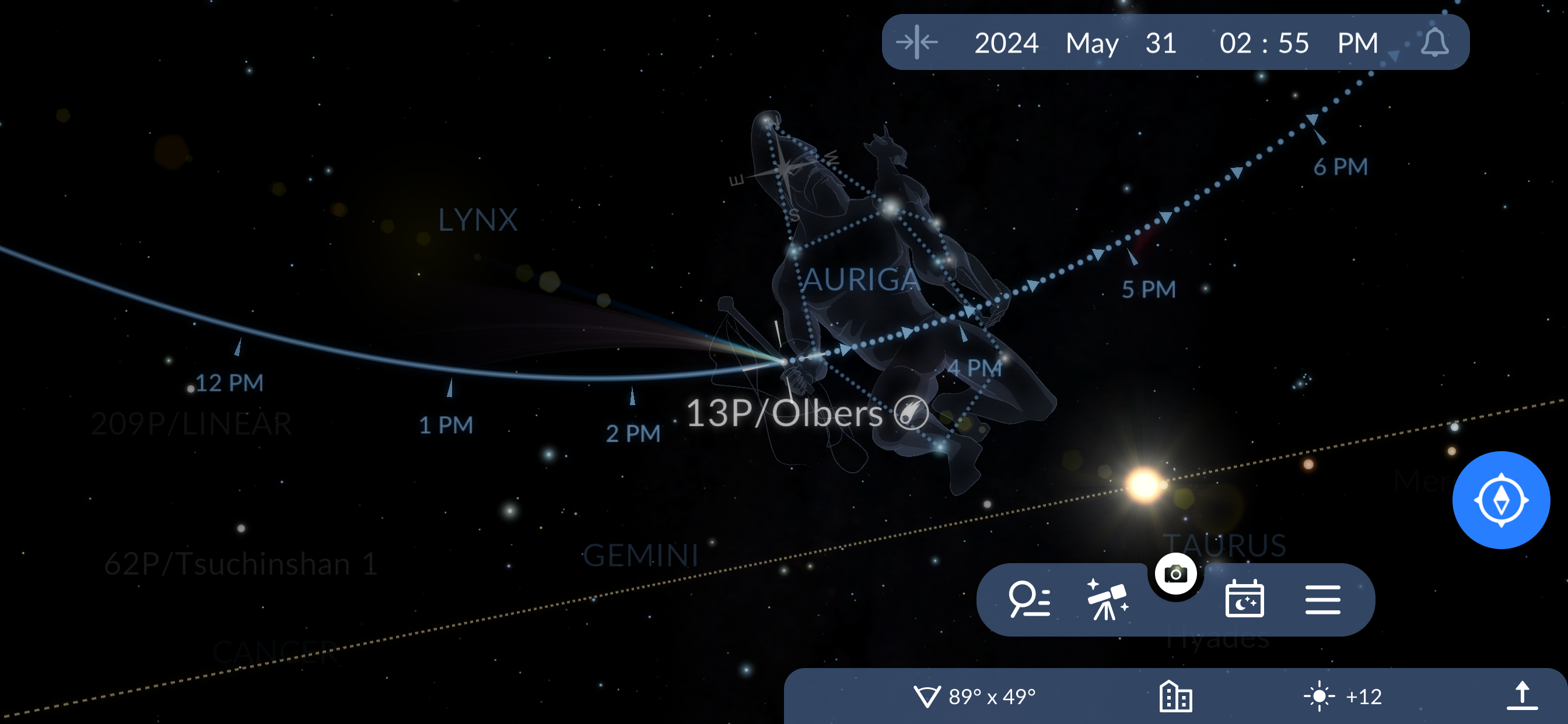Tap the share upload arrow
The height and width of the screenshot is (724, 1568).
[1522, 695]
